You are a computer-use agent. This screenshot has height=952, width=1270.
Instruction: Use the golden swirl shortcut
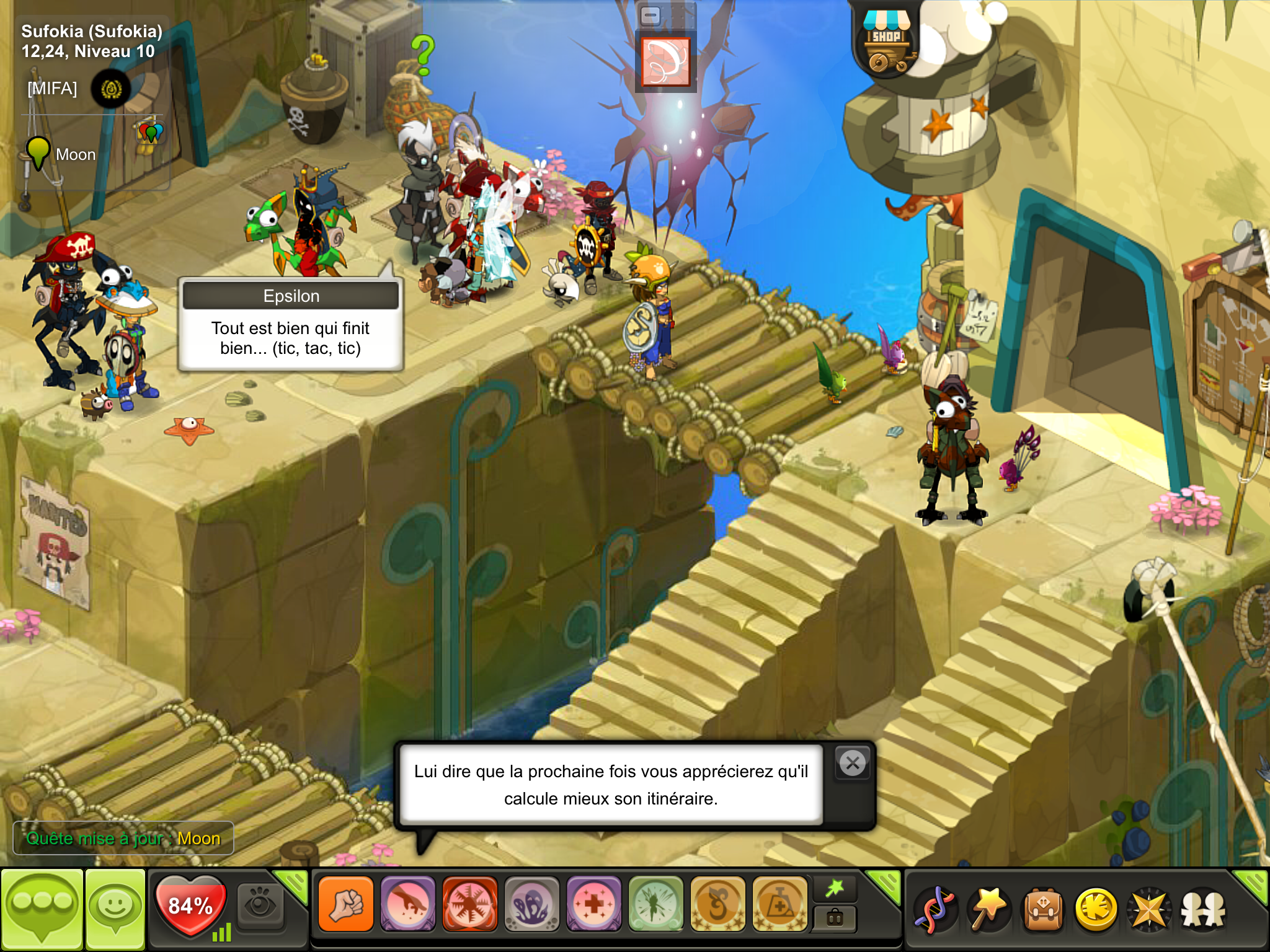[x=718, y=904]
